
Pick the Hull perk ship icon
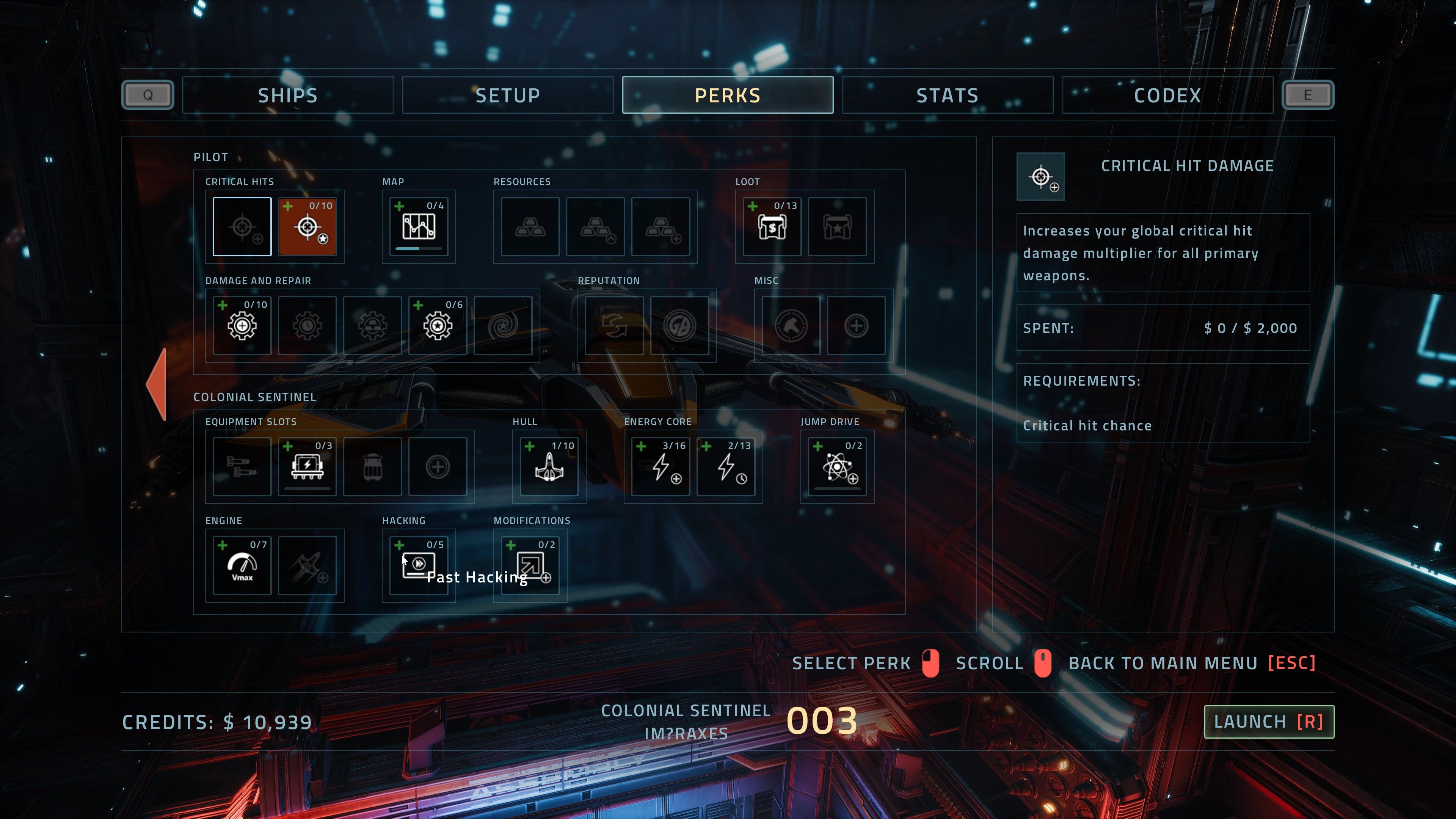click(549, 467)
